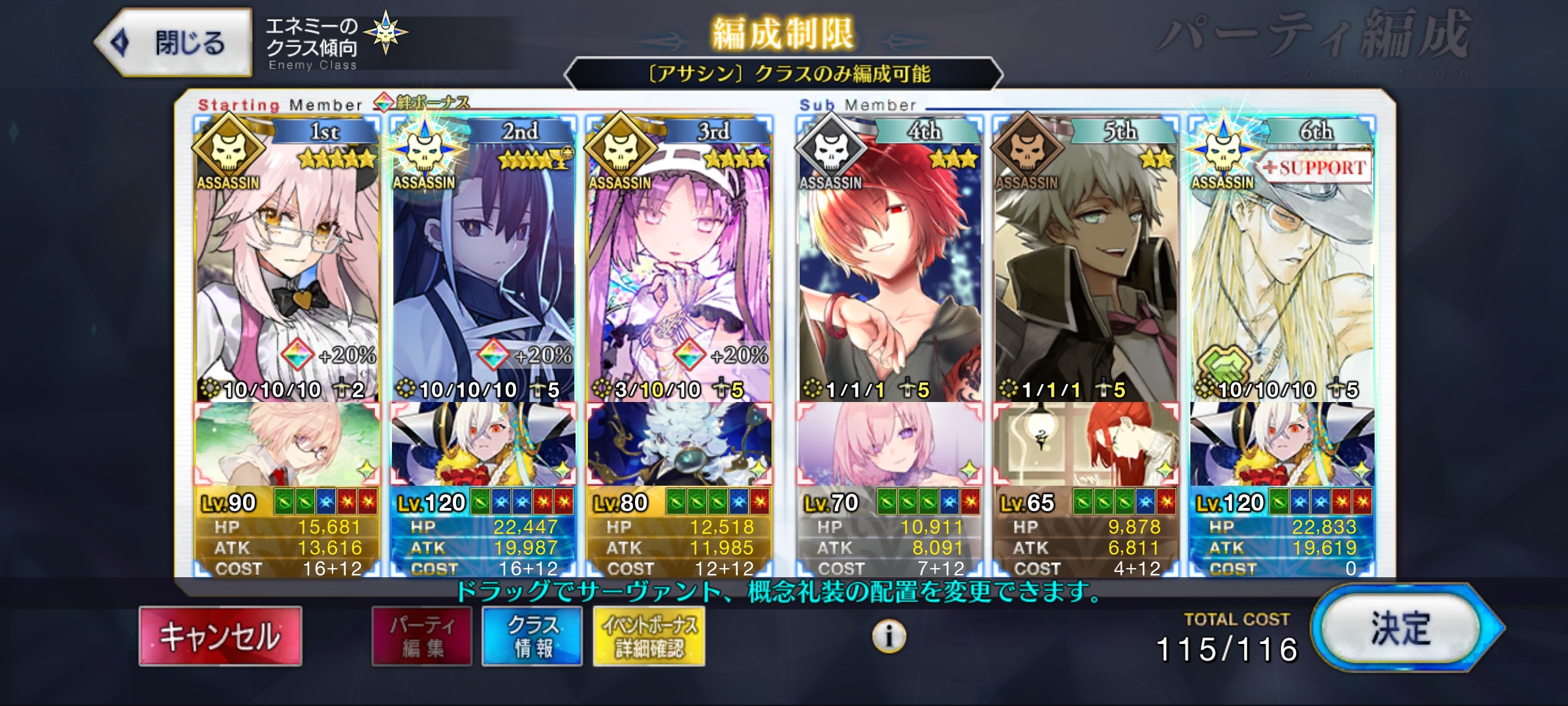Open the クラス情報 class info button

(532, 636)
